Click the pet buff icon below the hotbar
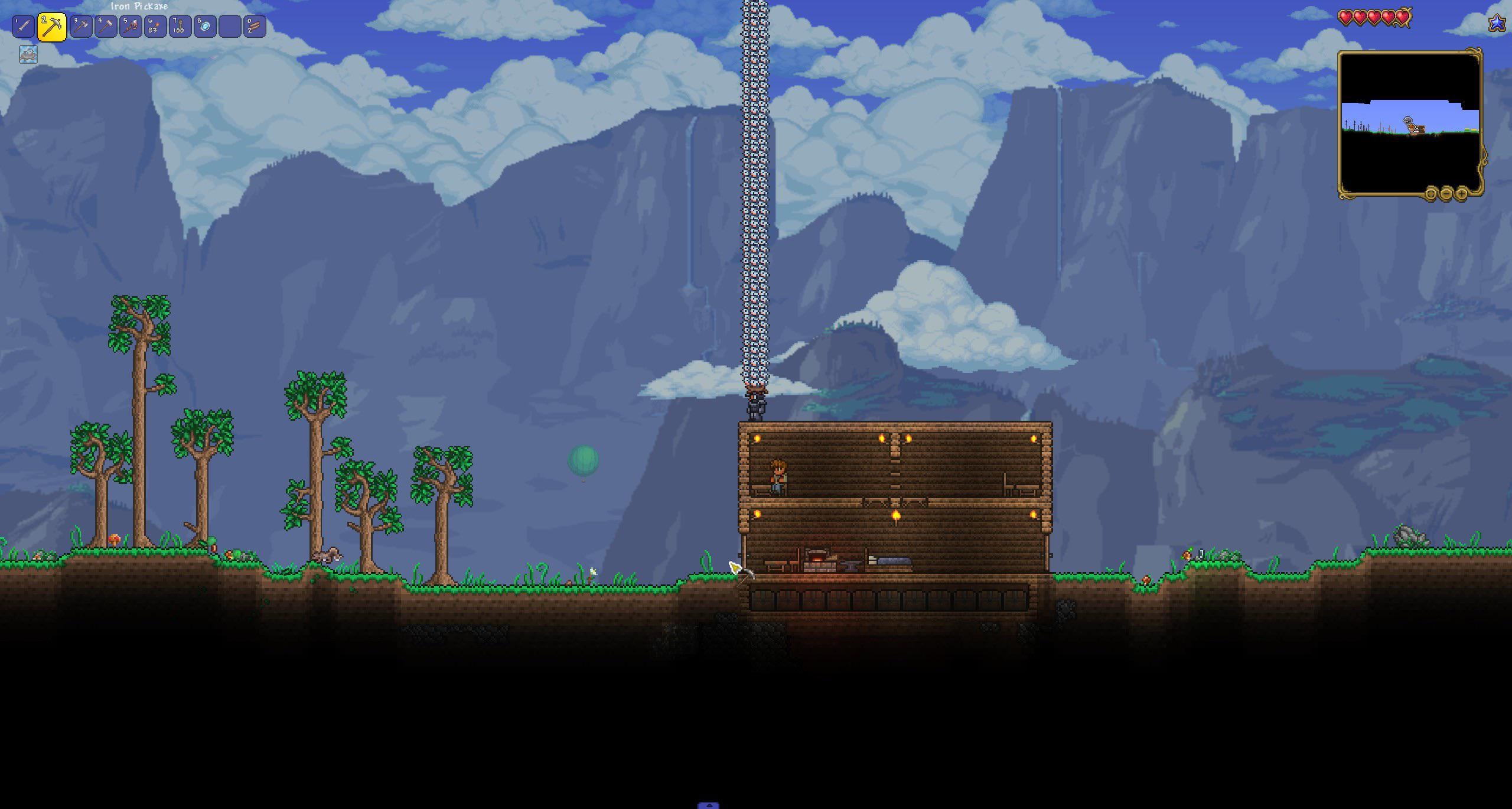 [28, 54]
